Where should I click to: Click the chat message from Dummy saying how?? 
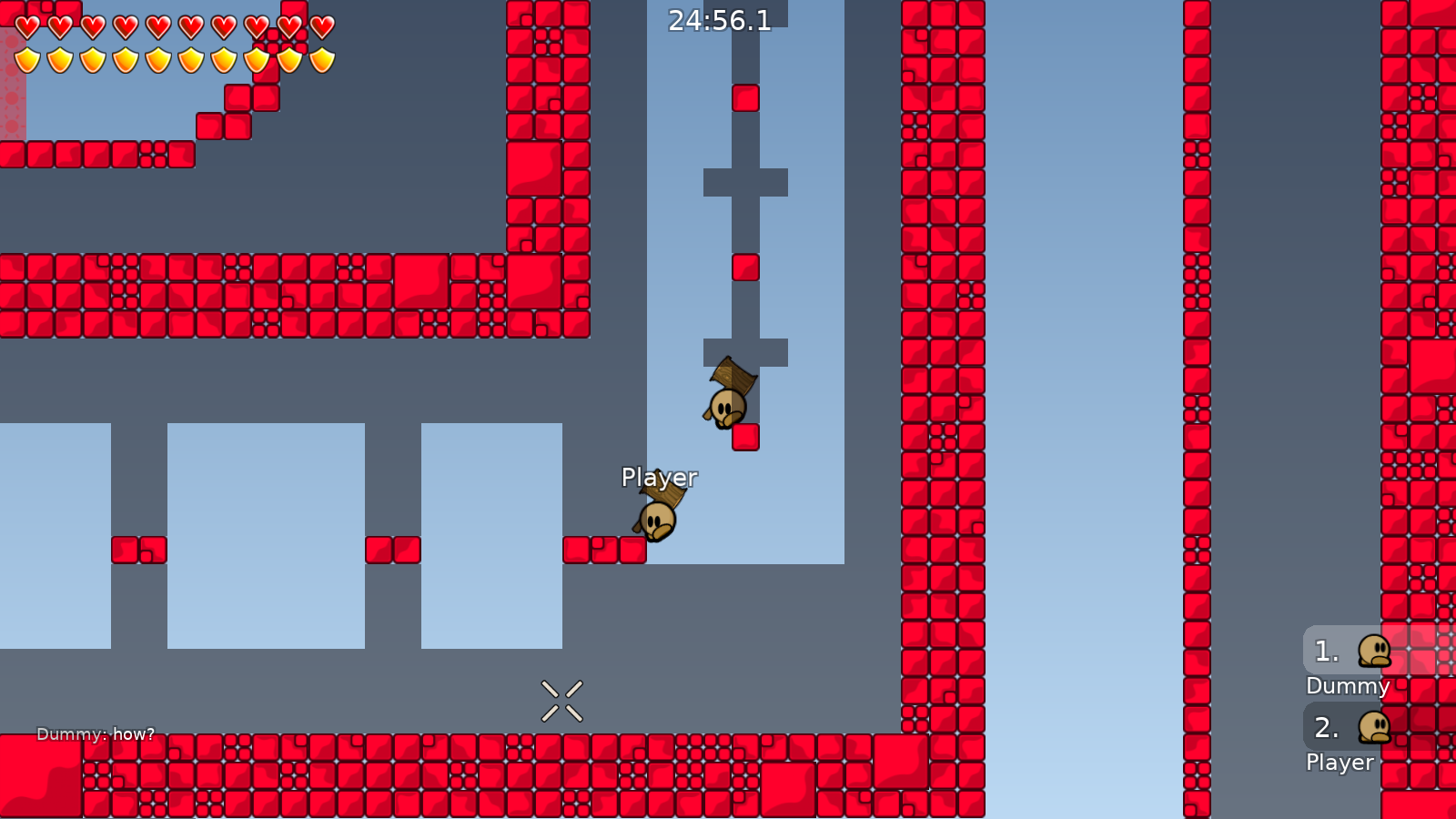[96, 733]
